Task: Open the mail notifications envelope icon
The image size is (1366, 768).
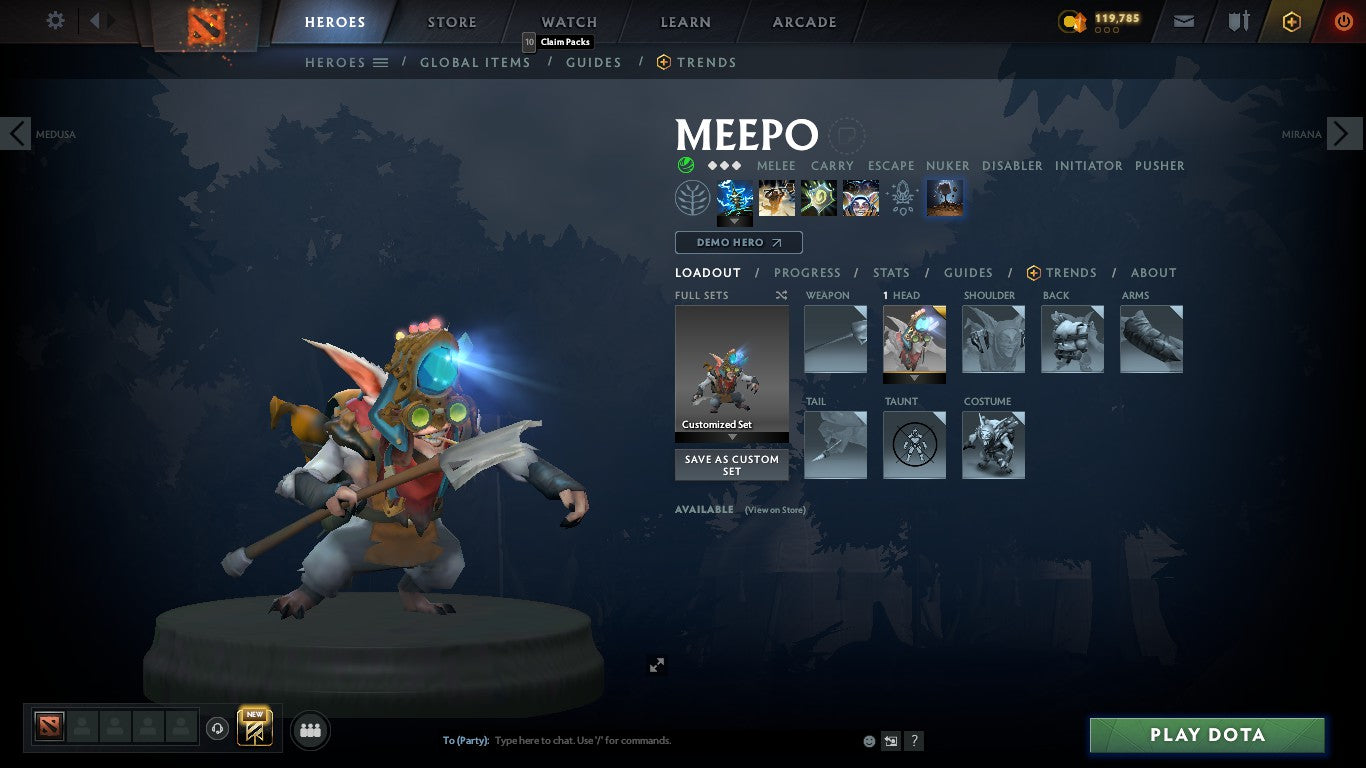Action: point(1183,20)
